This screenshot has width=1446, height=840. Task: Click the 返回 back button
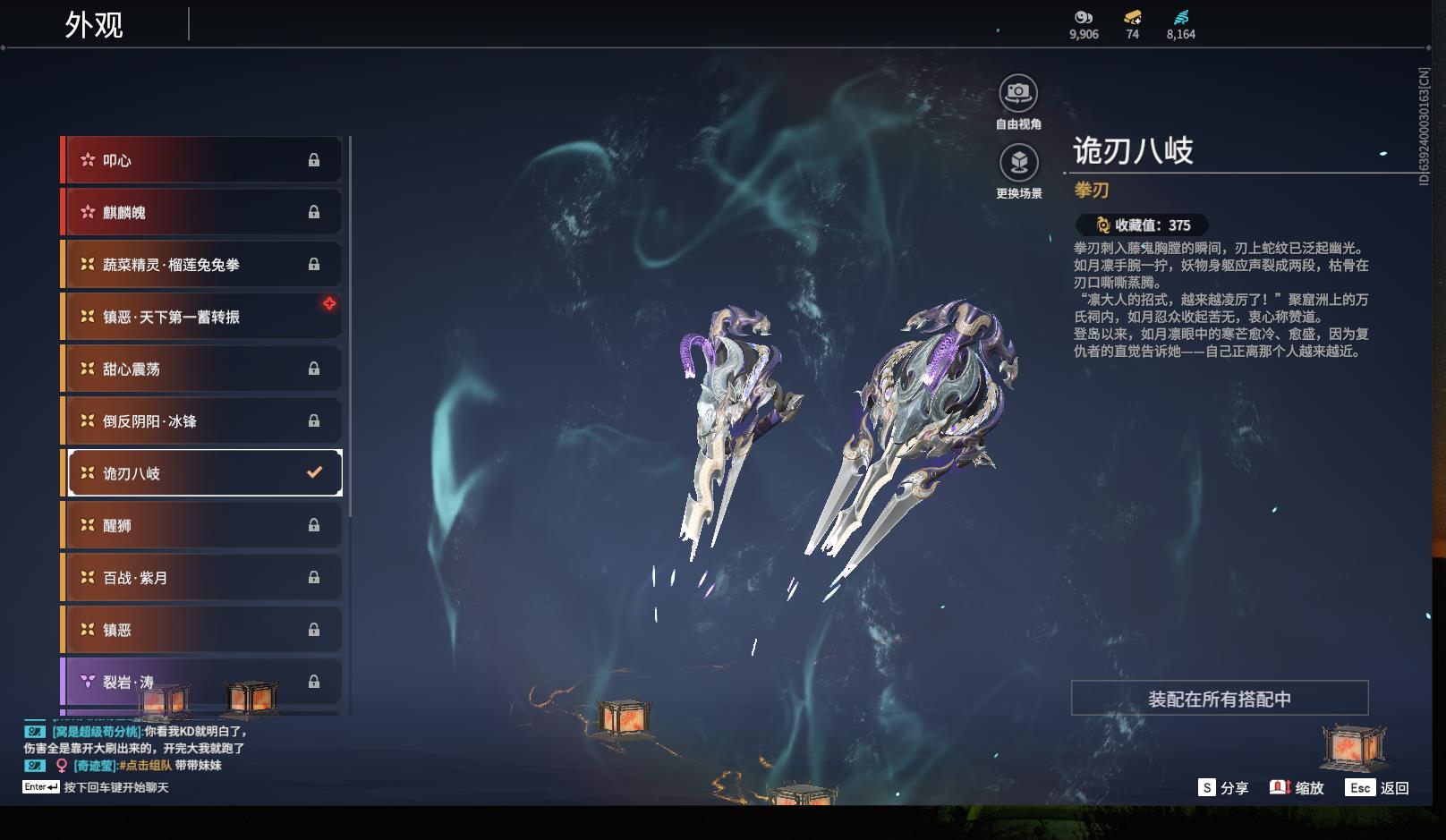1379,788
